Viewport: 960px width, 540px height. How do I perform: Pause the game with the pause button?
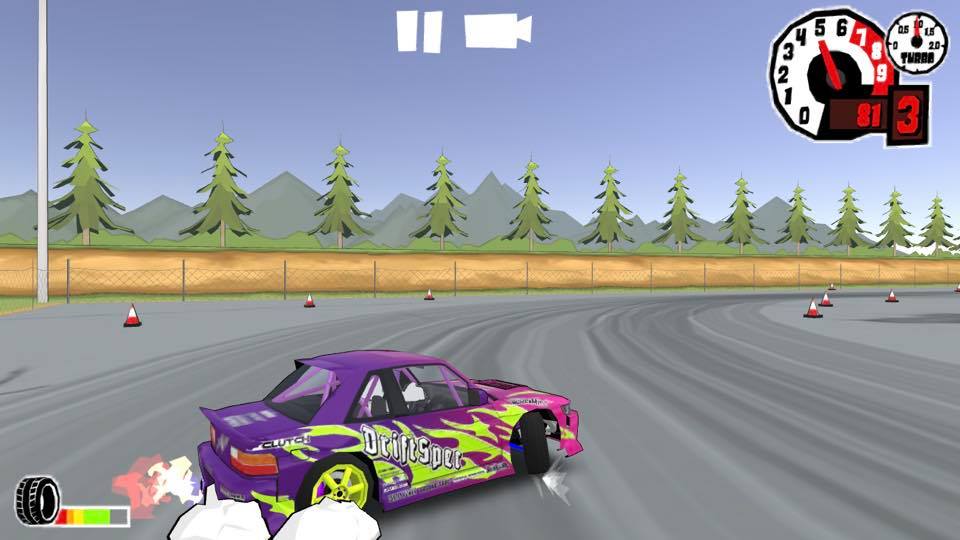(419, 31)
